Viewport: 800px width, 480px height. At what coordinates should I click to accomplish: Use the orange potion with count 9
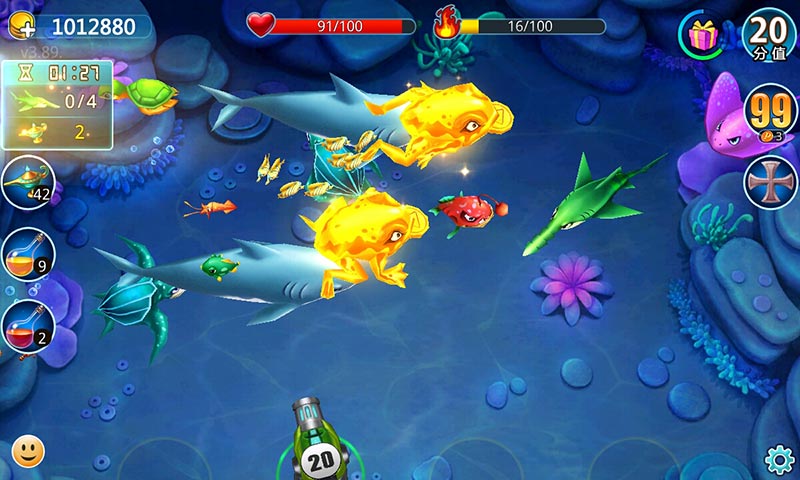click(27, 255)
